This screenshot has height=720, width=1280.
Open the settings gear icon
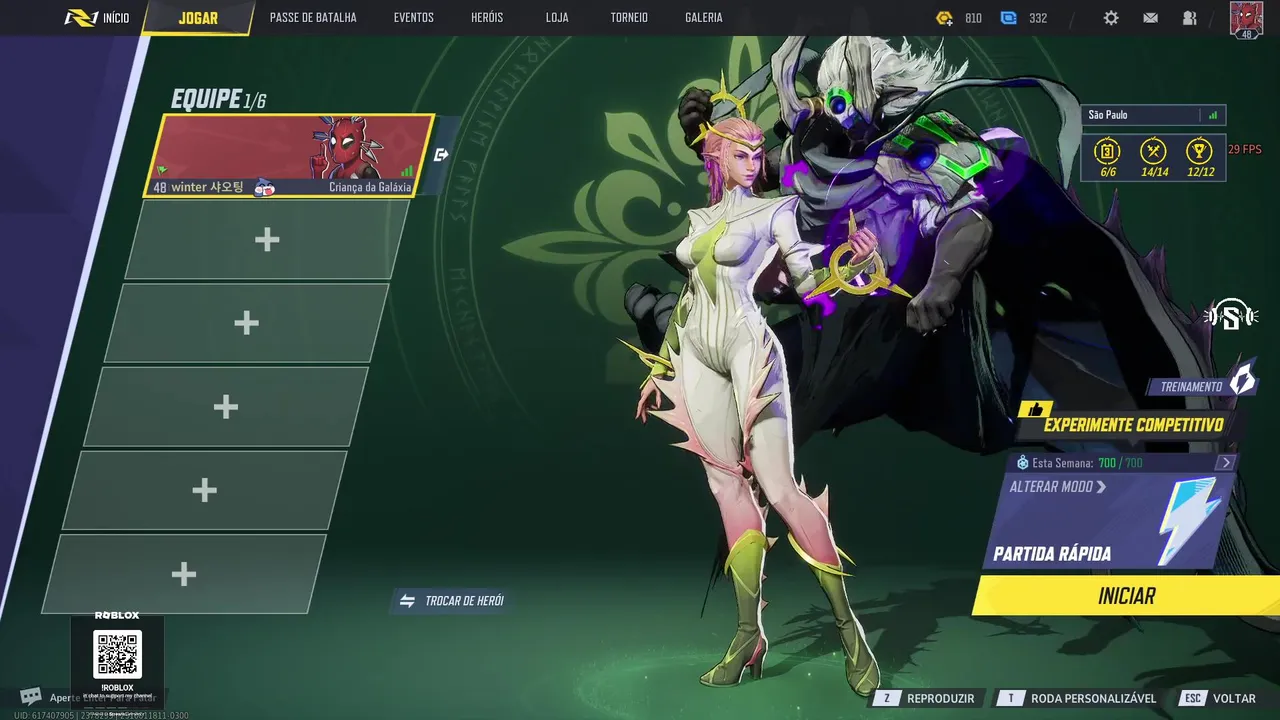(1111, 18)
